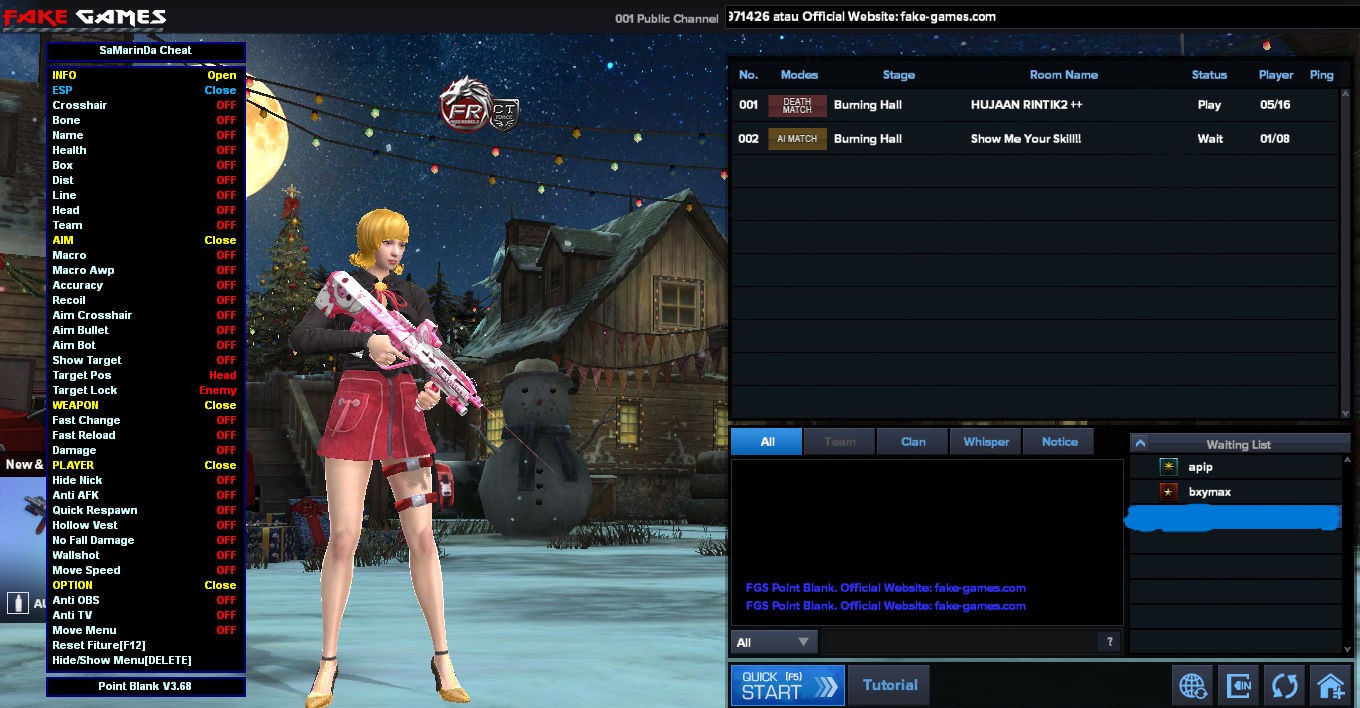Select the All chat tab

click(x=767, y=442)
